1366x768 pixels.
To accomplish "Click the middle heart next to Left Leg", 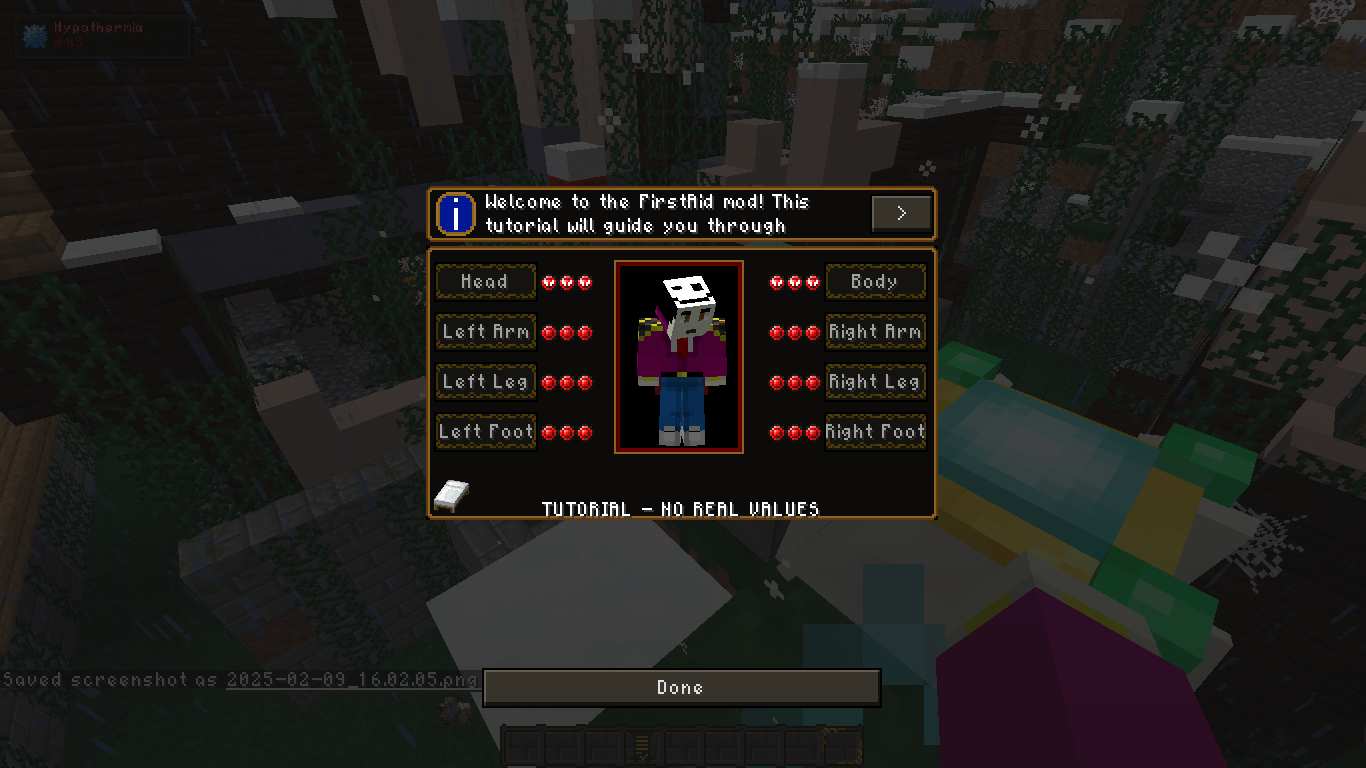I will [x=569, y=382].
